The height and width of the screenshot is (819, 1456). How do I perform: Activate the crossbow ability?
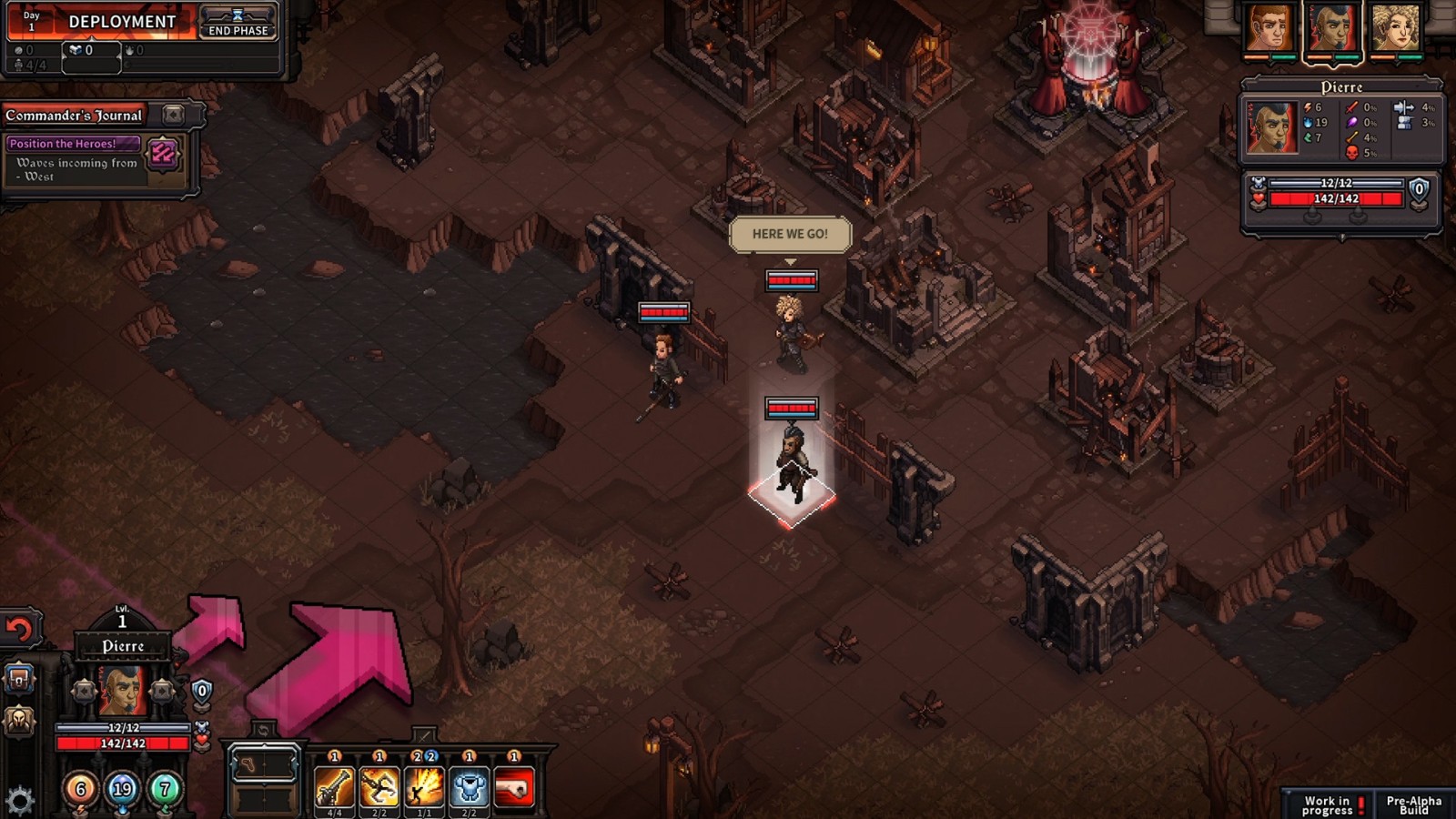pos(379,787)
